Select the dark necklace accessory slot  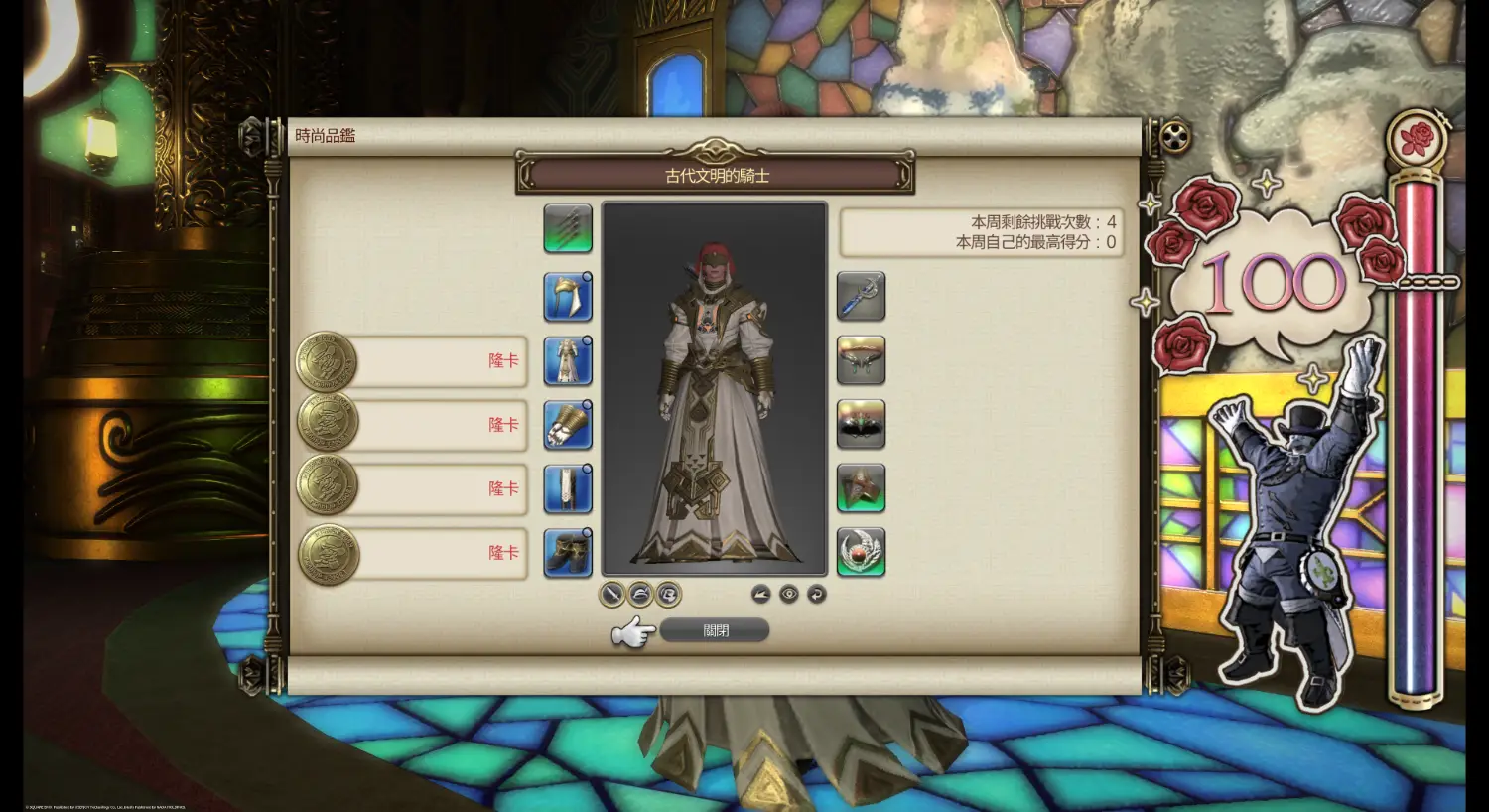(861, 425)
